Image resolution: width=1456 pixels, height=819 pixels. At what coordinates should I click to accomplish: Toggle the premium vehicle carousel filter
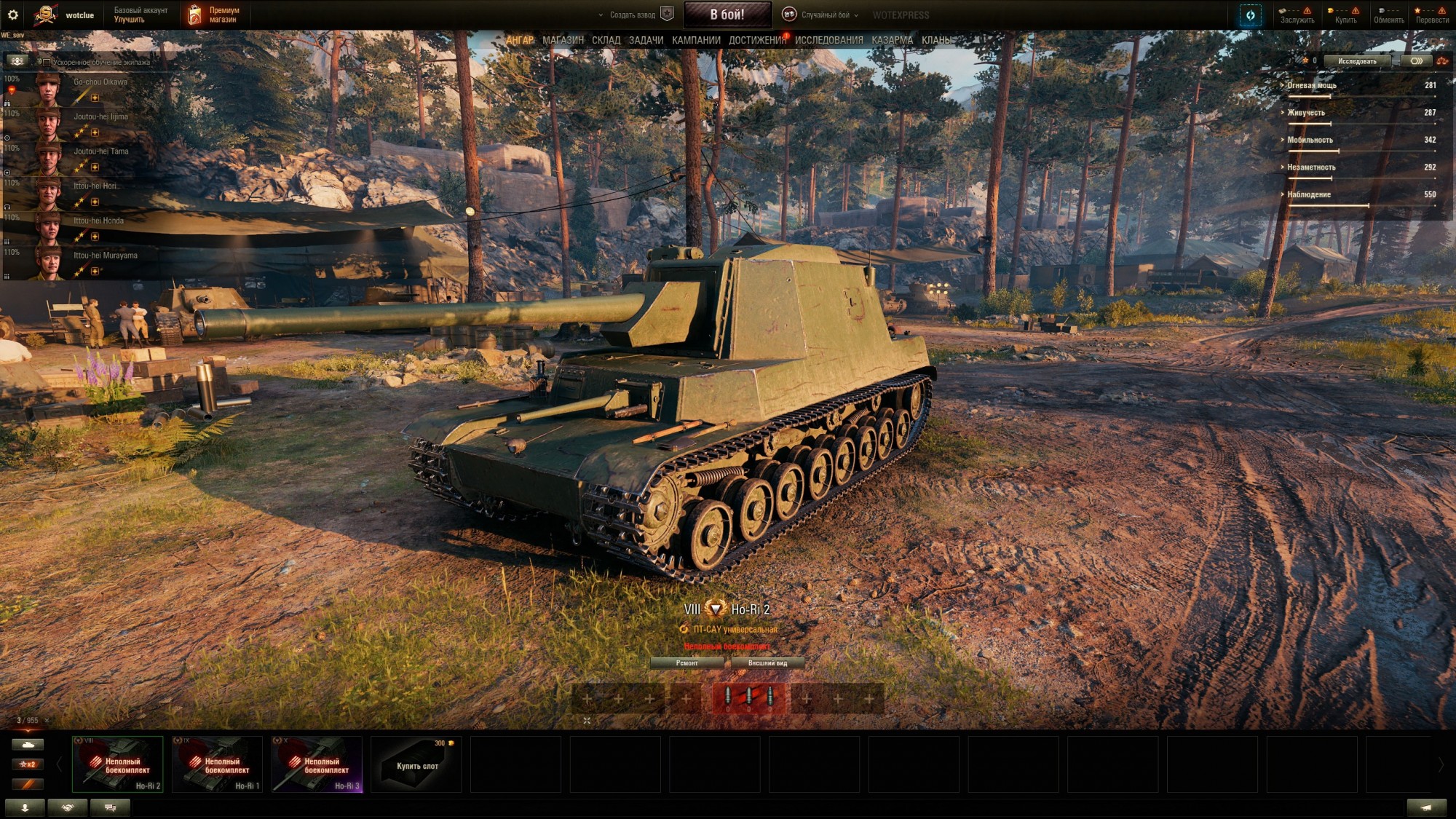tap(26, 784)
